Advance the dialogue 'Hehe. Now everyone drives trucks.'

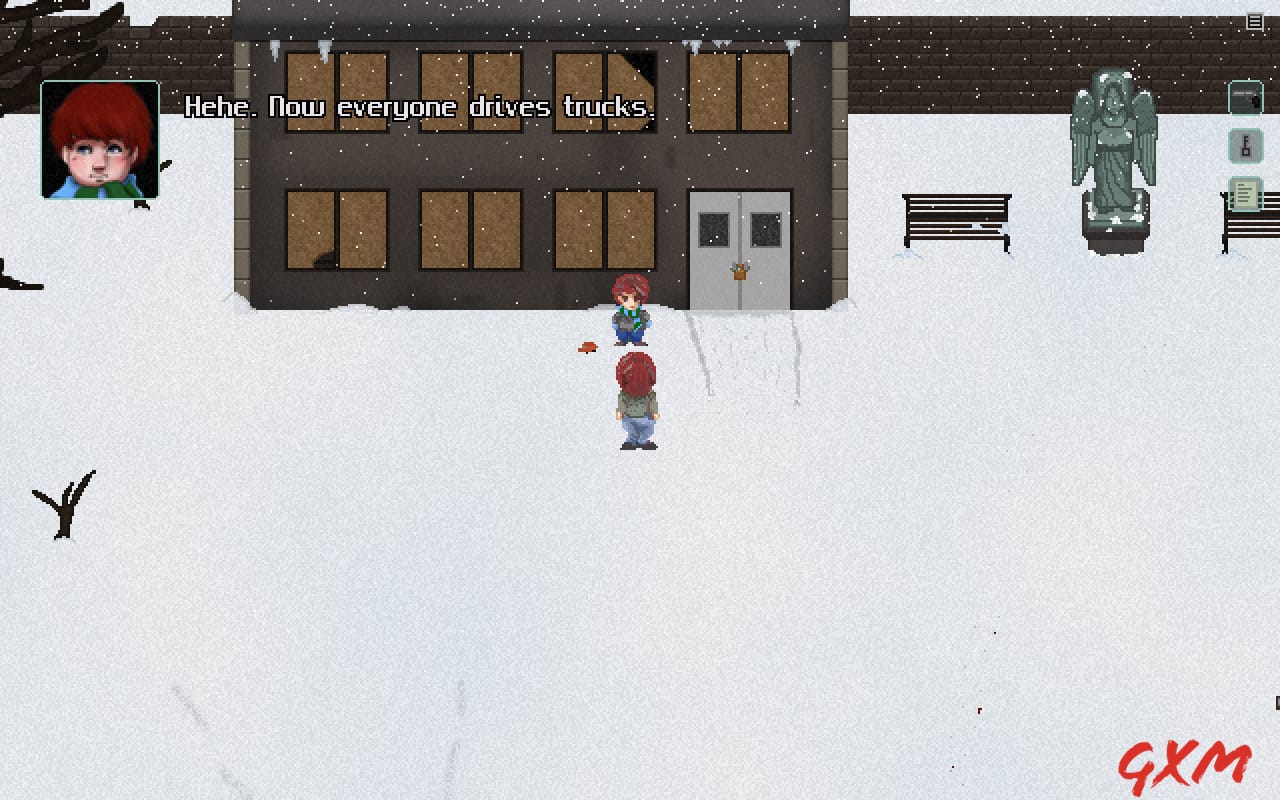[x=421, y=107]
